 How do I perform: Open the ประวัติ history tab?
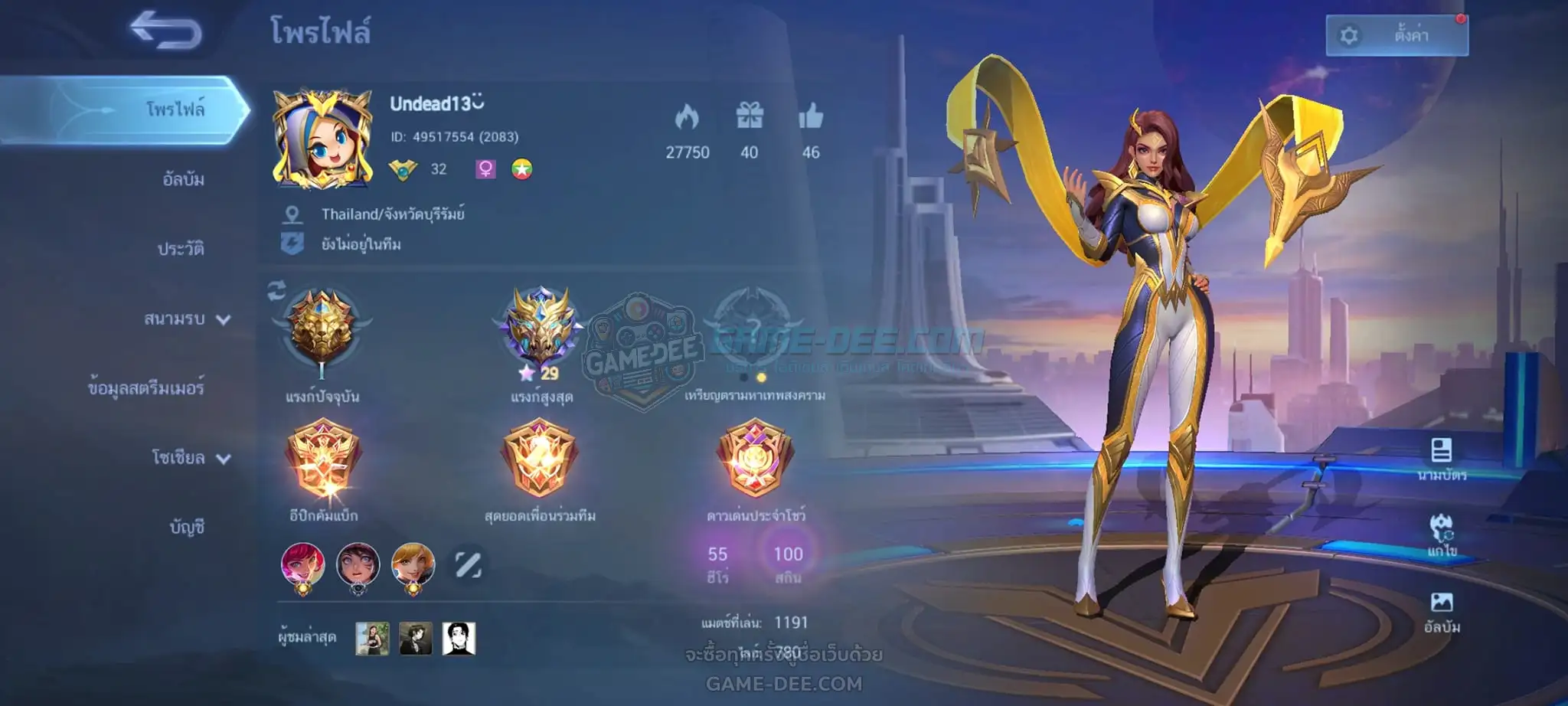click(181, 249)
